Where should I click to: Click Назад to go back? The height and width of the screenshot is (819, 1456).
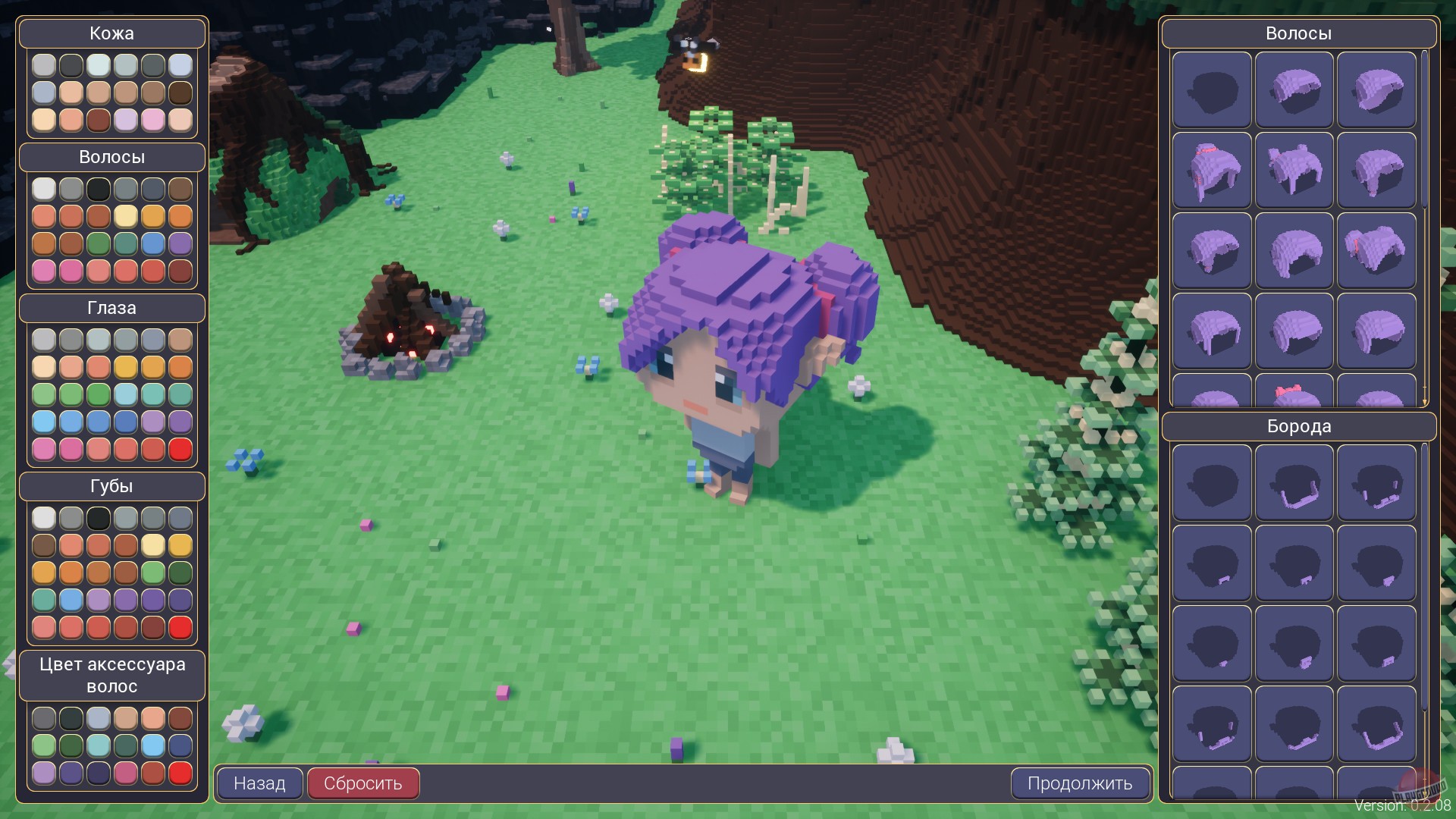pos(259,783)
